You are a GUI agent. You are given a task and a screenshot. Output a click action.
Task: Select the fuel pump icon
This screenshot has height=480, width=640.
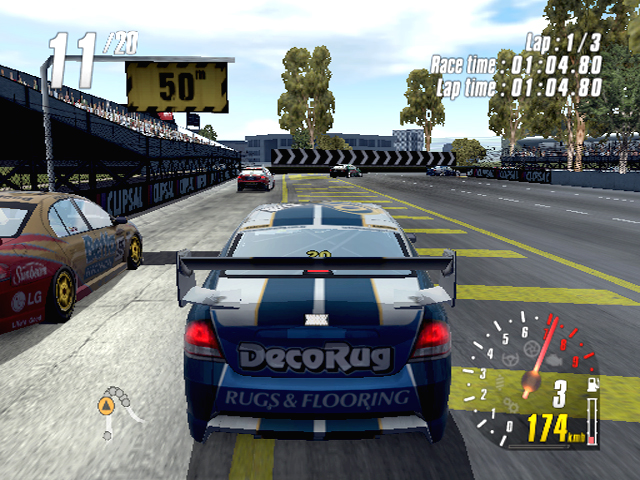[x=591, y=386]
